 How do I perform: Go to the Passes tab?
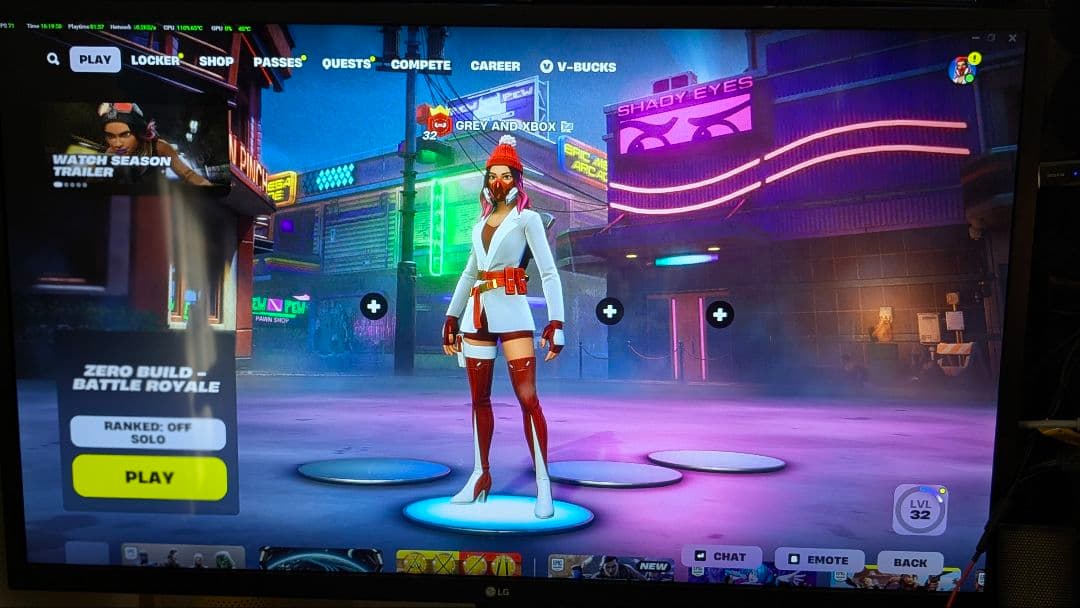(x=278, y=62)
